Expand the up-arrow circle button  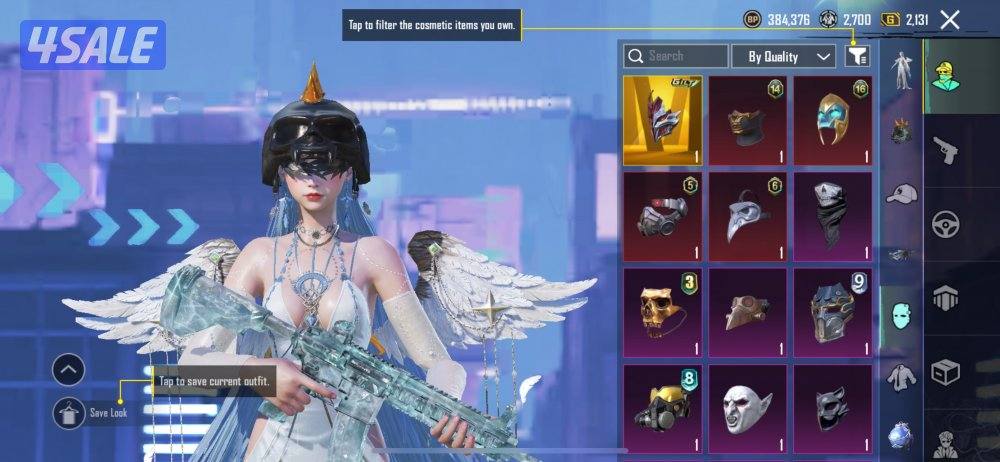pos(68,371)
